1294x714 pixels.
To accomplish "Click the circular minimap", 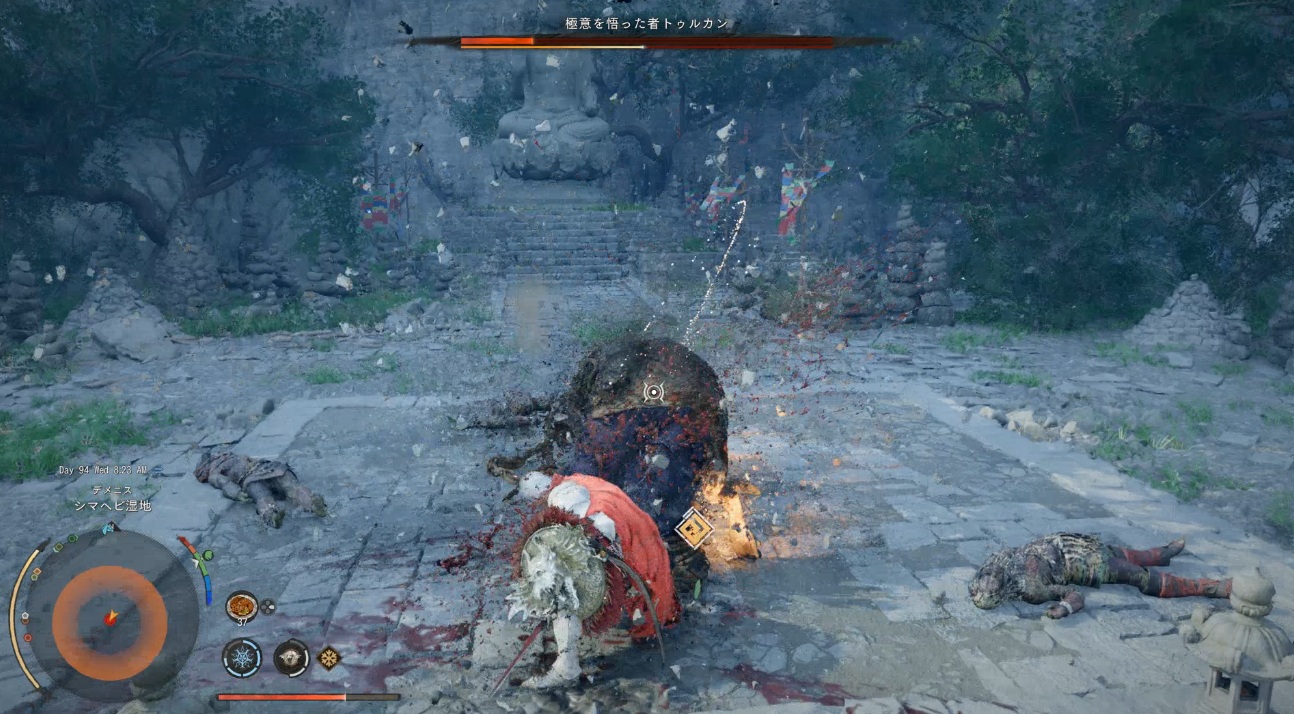I will pos(110,616).
